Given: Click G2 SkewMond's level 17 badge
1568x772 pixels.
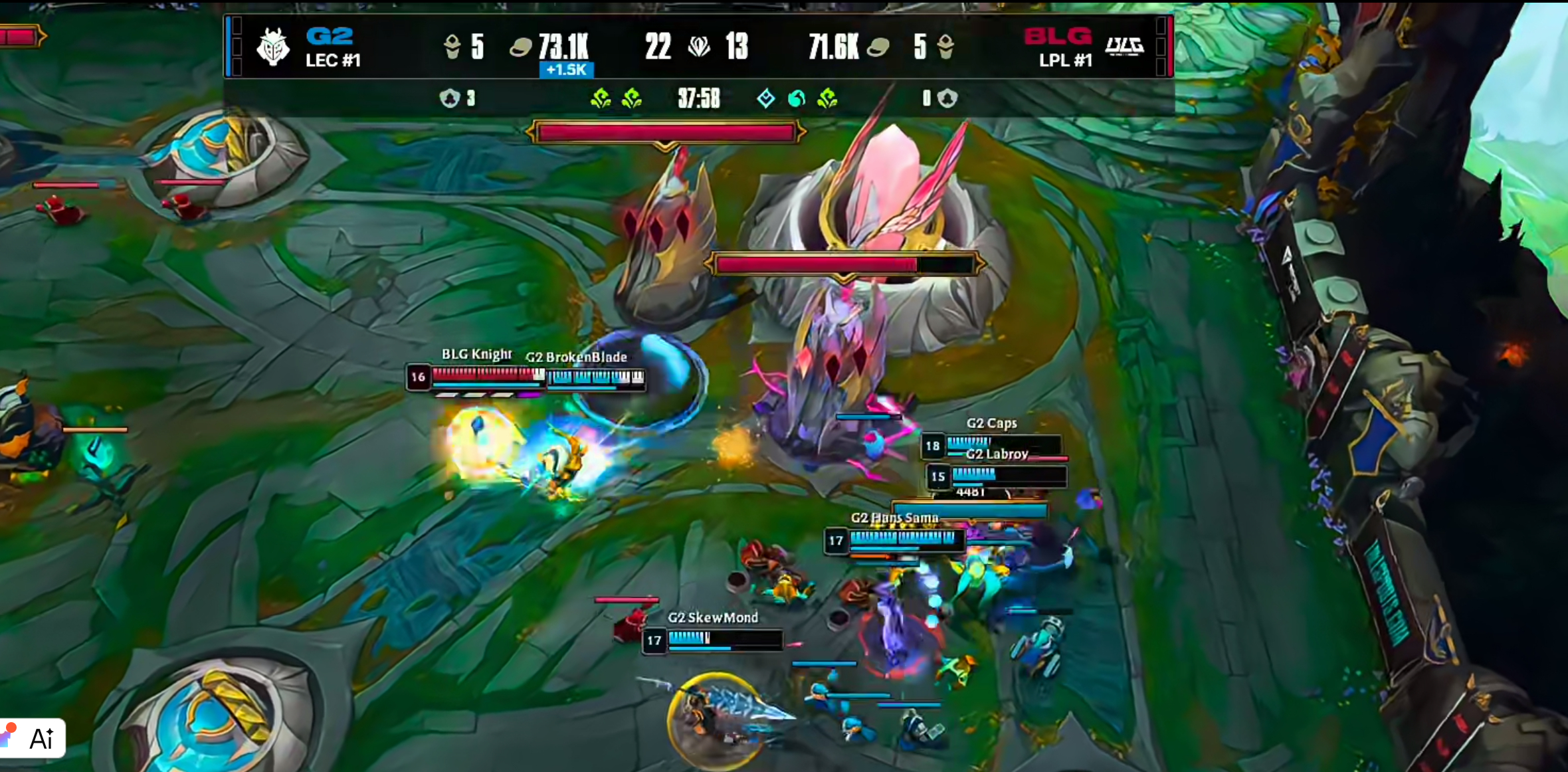Looking at the screenshot, I should [x=654, y=640].
